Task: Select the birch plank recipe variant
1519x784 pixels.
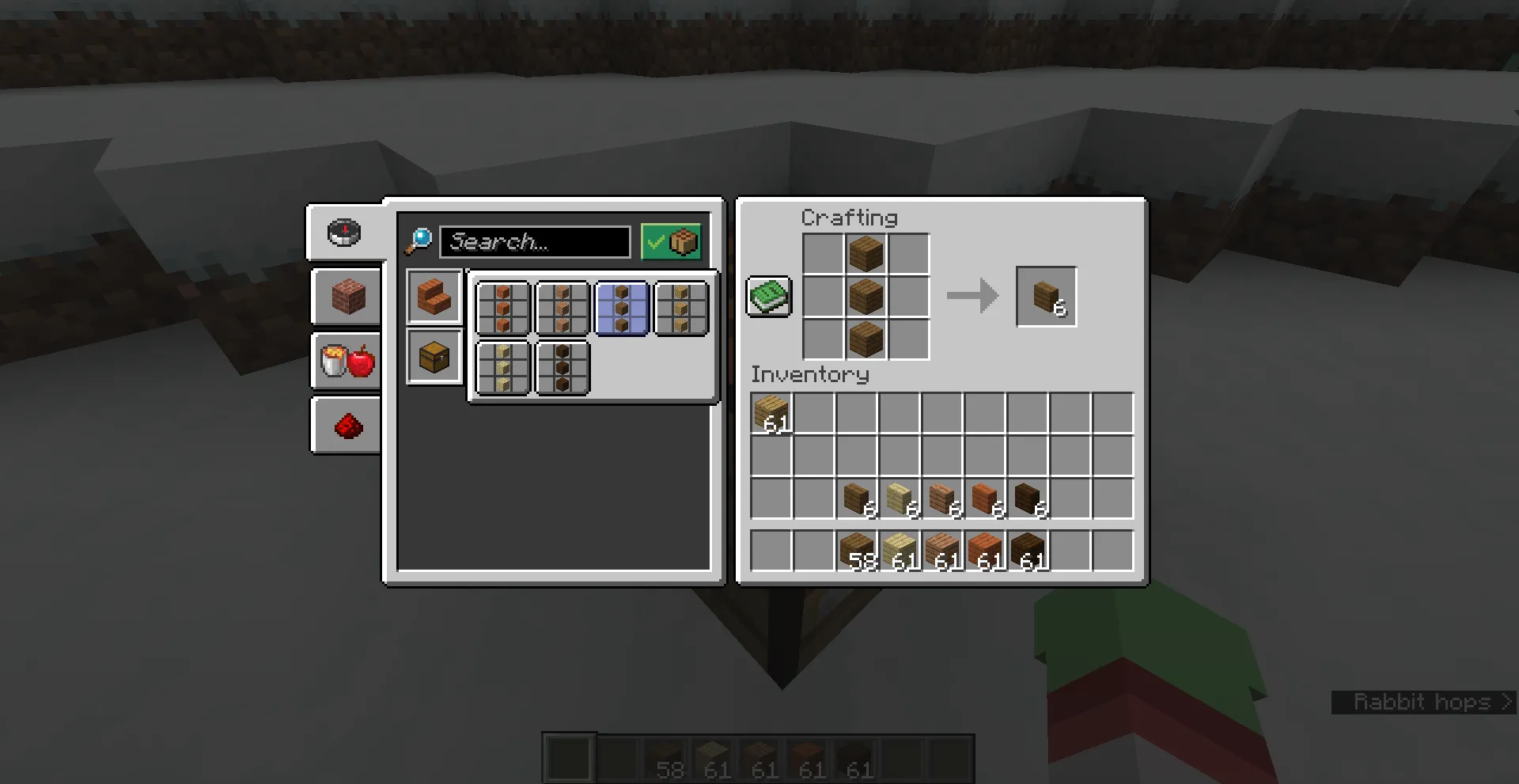Action: click(502, 368)
